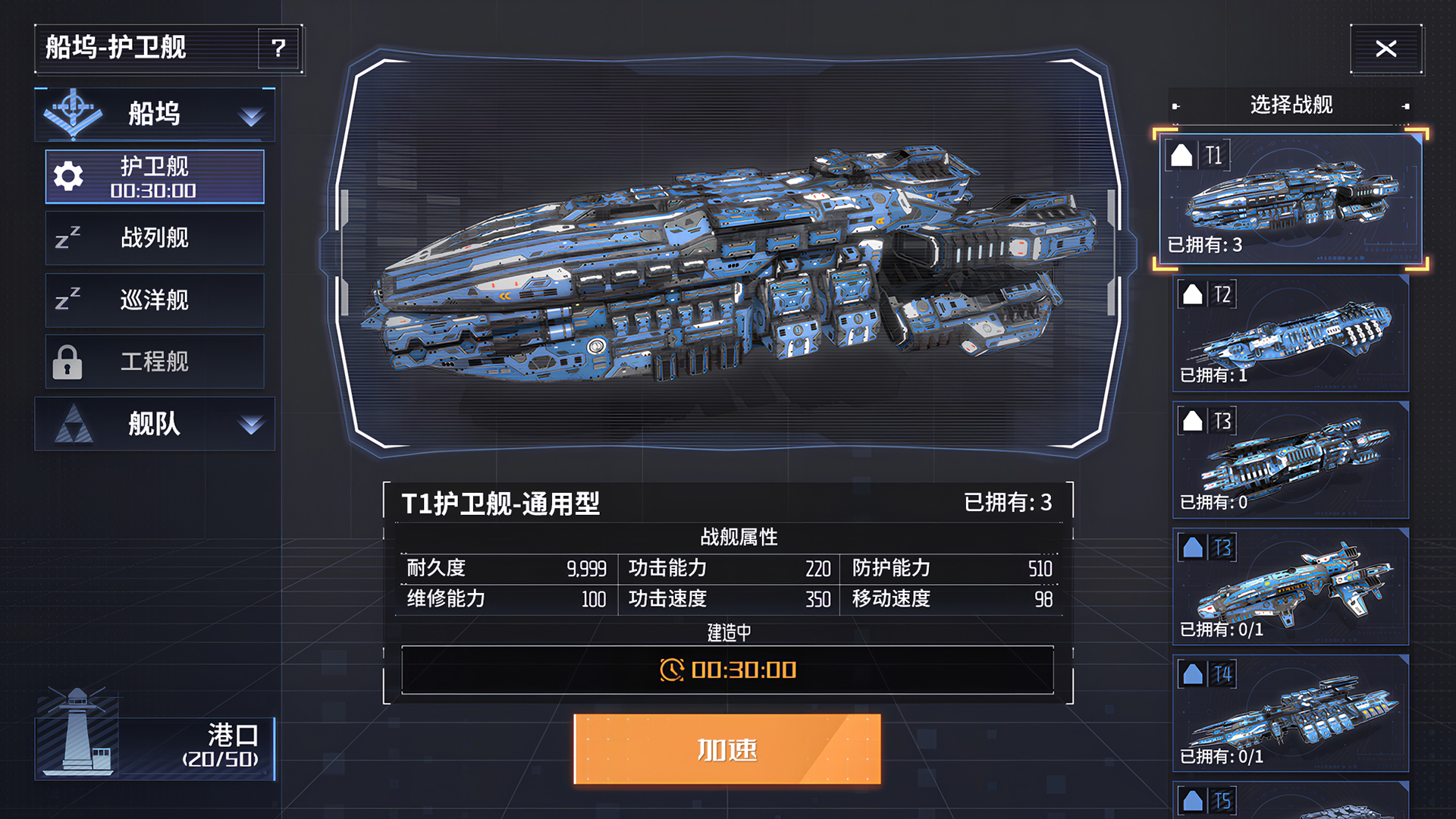This screenshot has height=819, width=1456.
Task: Expand the 船坞 section chevron
Action: [x=253, y=115]
